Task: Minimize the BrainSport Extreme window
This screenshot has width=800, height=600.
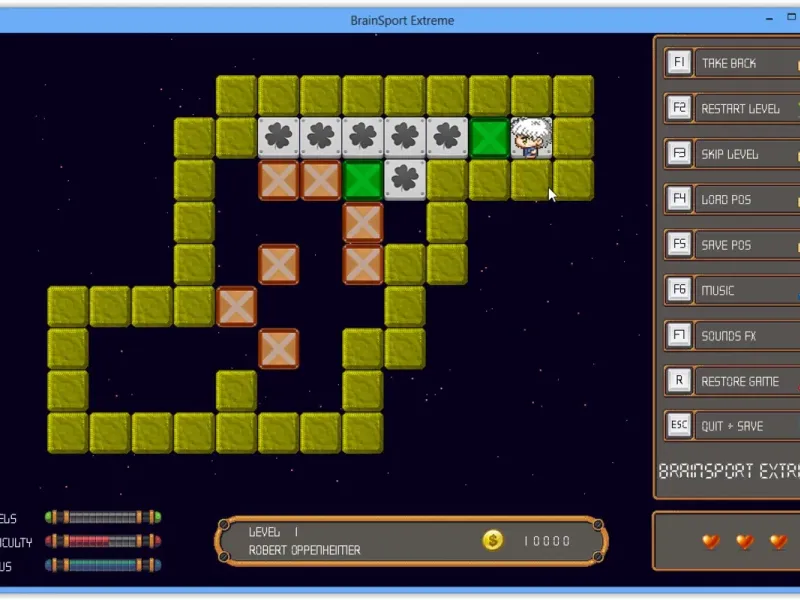Action: point(767,18)
